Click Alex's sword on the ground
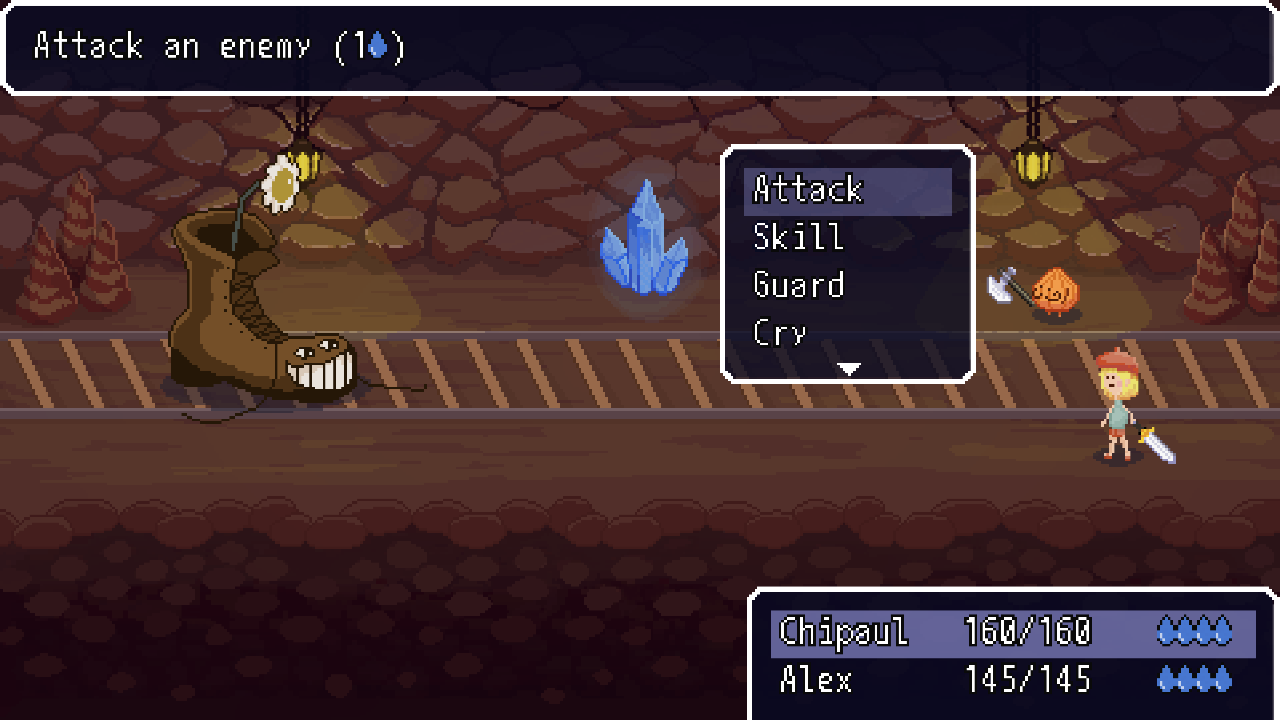The height and width of the screenshot is (720, 1280). pyautogui.click(x=1155, y=445)
